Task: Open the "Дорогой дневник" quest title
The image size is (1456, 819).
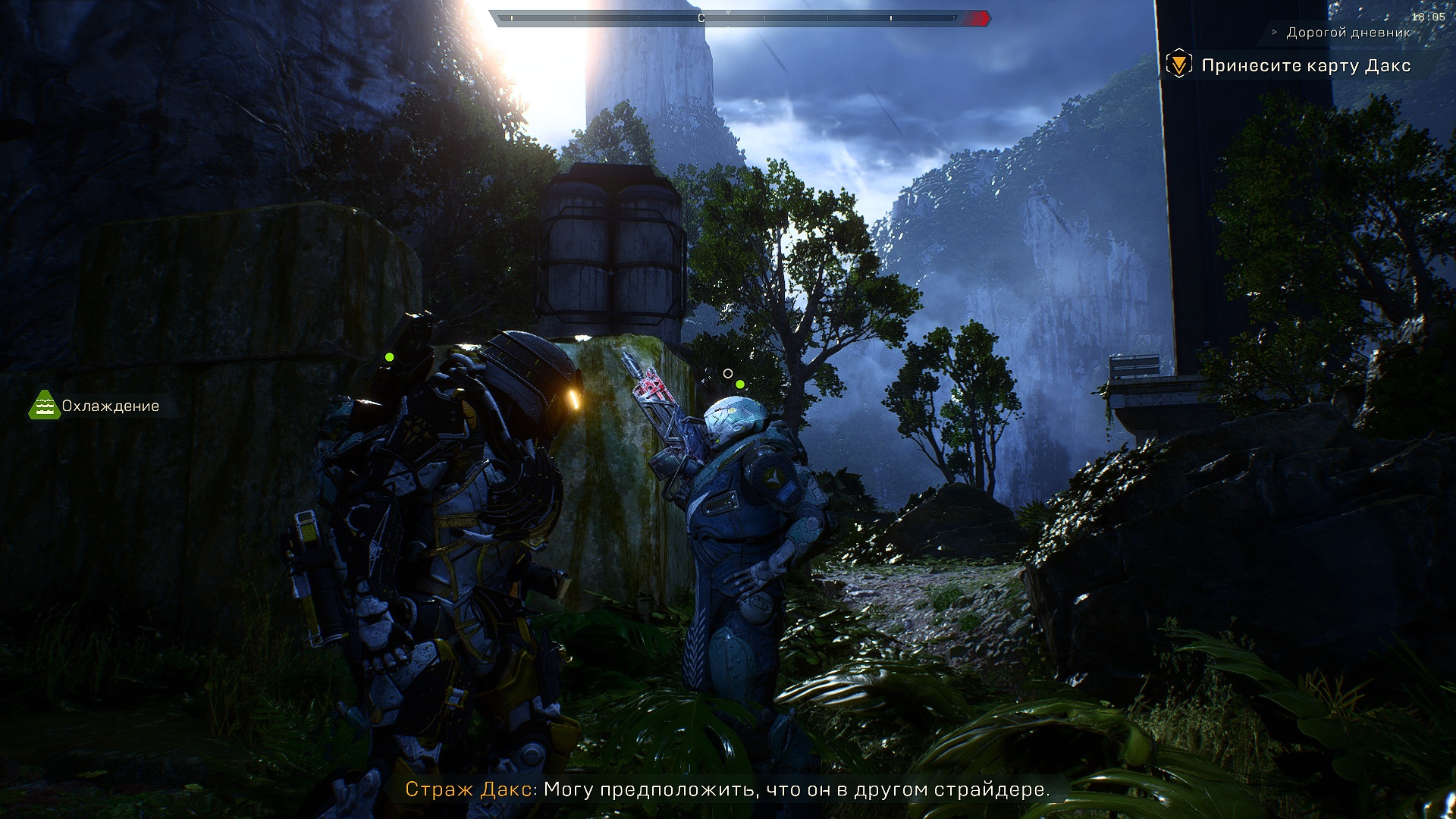Action: click(1348, 33)
